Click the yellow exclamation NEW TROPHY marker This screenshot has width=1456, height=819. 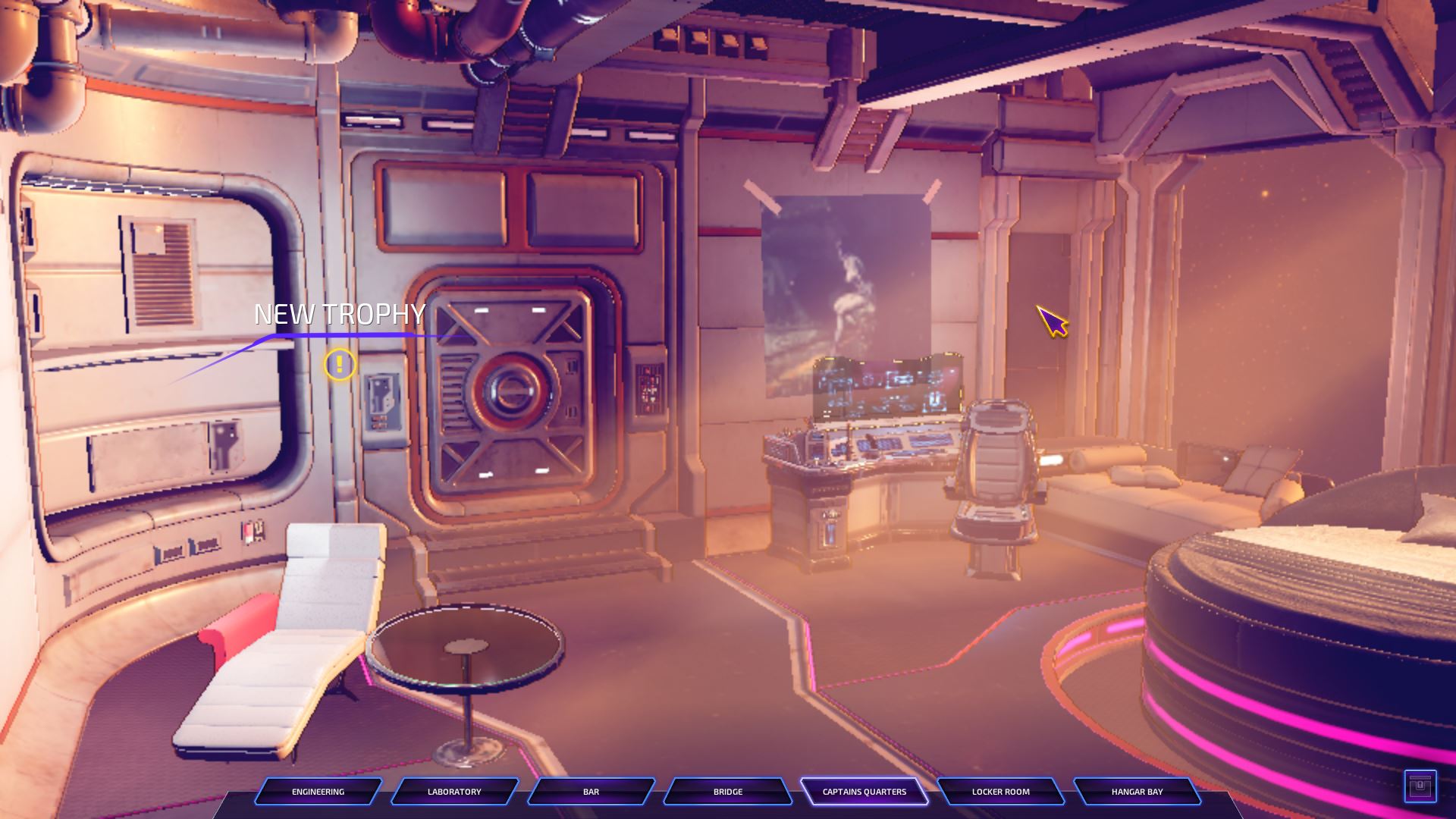click(340, 366)
